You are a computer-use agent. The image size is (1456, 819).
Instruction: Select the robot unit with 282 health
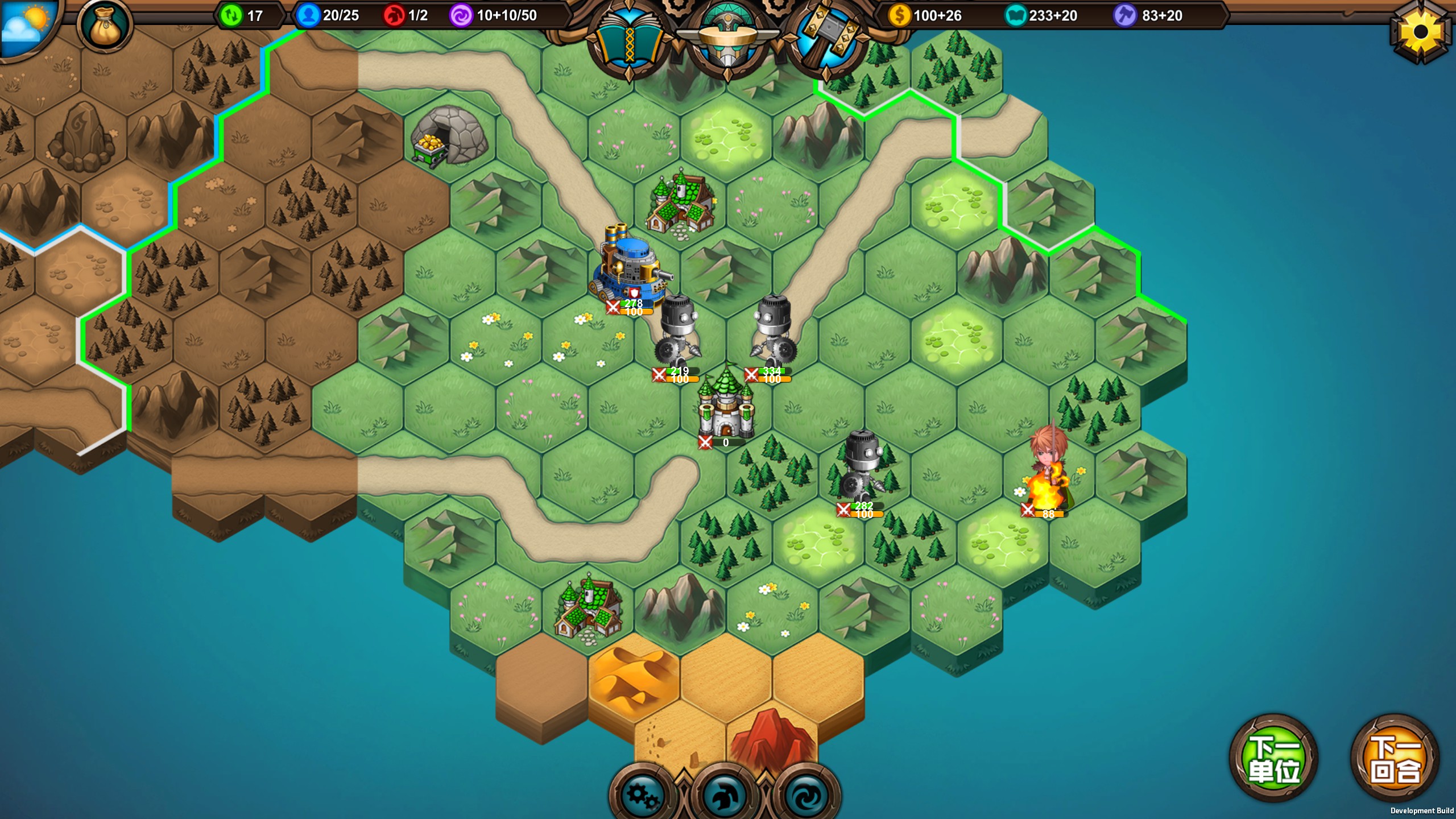coord(862,470)
